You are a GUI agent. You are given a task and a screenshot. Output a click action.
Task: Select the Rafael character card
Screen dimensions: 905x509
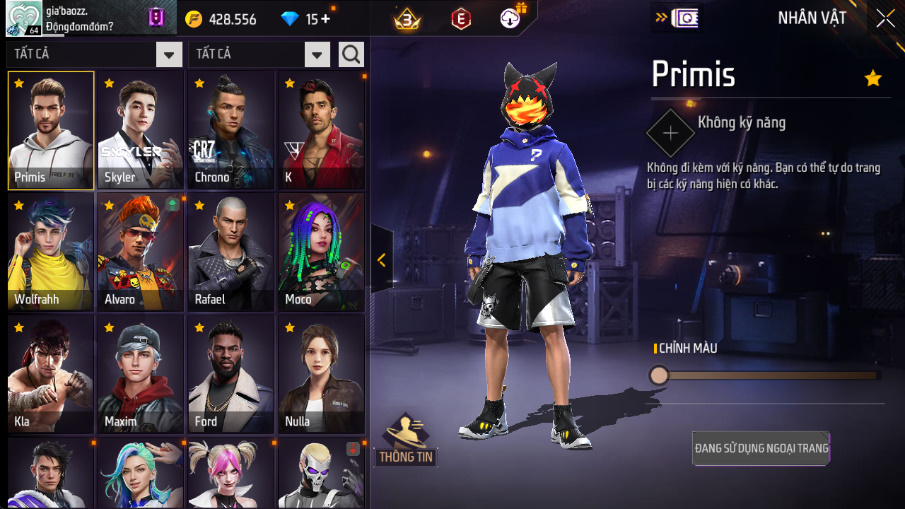230,252
